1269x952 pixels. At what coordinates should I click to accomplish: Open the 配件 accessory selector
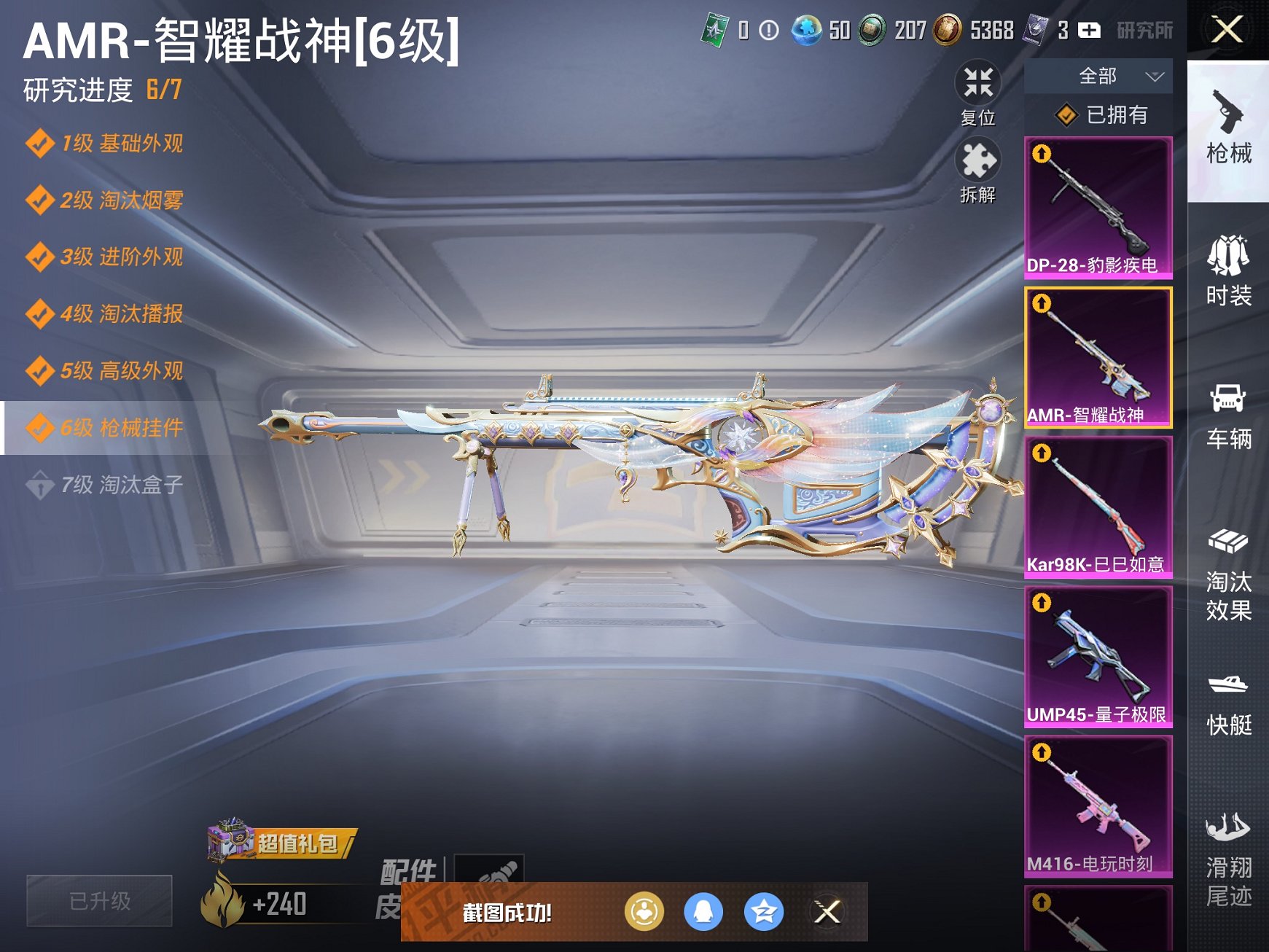pos(488,870)
